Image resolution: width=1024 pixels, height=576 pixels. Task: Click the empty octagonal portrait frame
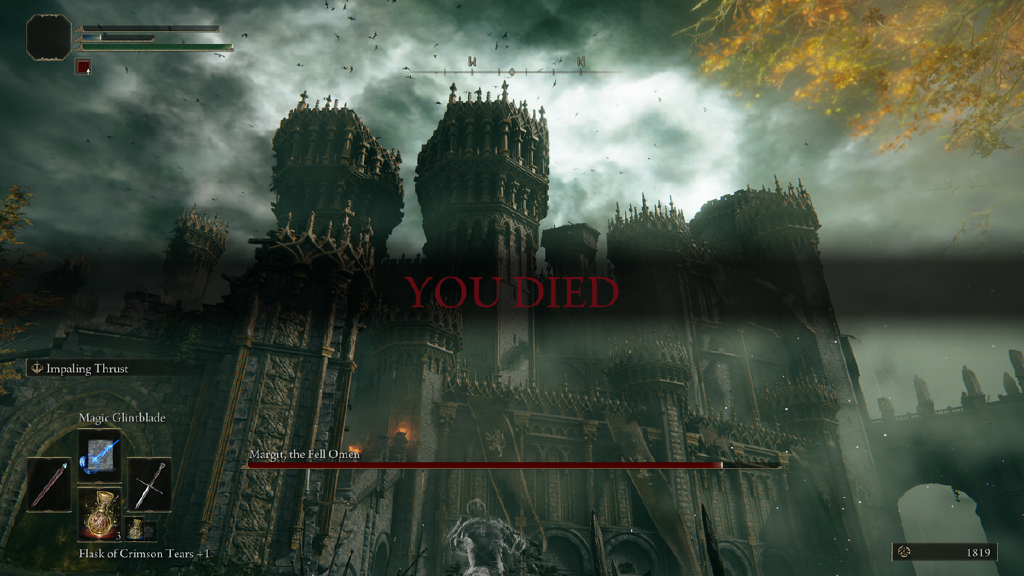coord(49,37)
